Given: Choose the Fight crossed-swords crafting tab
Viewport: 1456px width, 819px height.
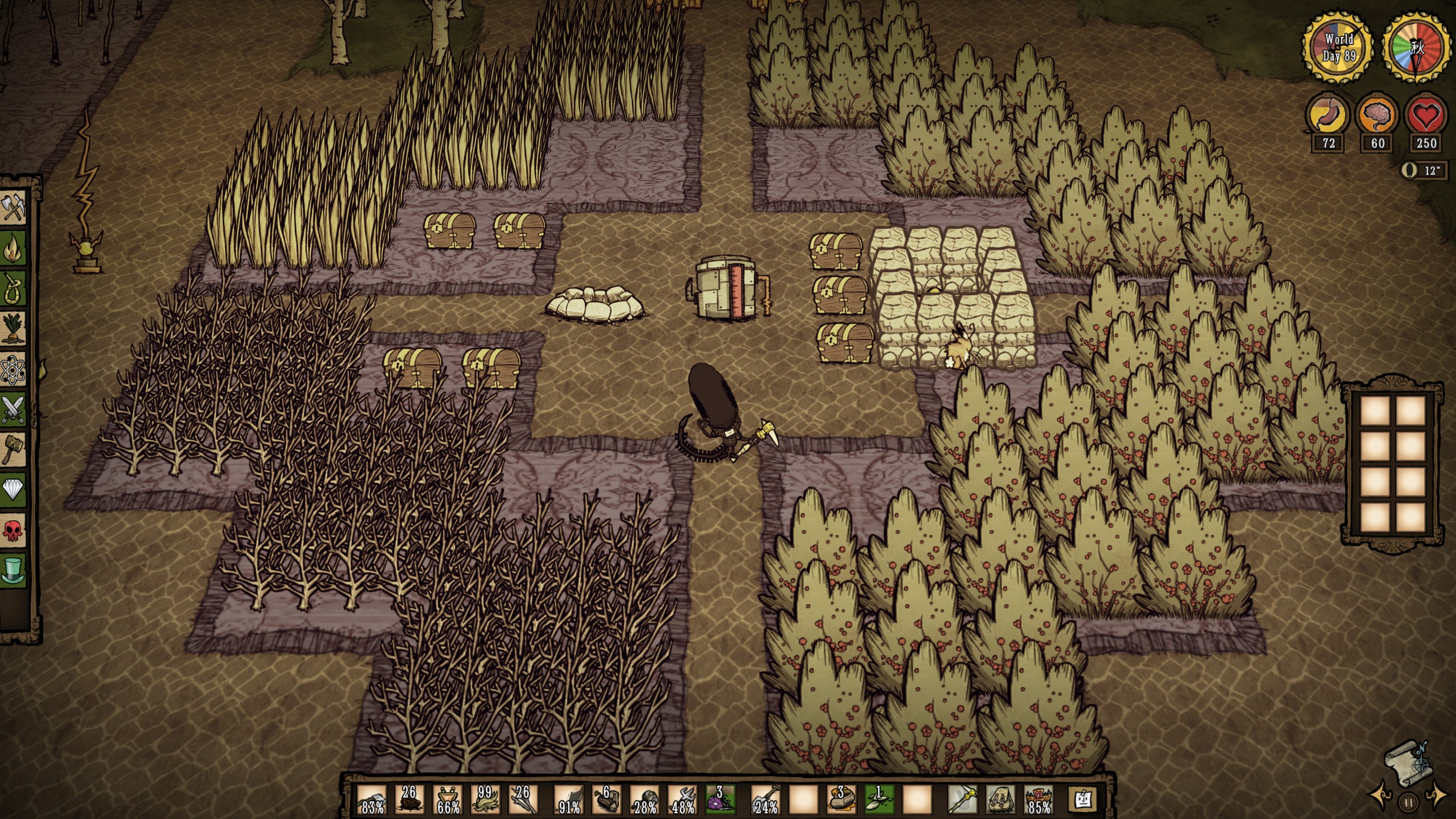Looking at the screenshot, I should (14, 409).
